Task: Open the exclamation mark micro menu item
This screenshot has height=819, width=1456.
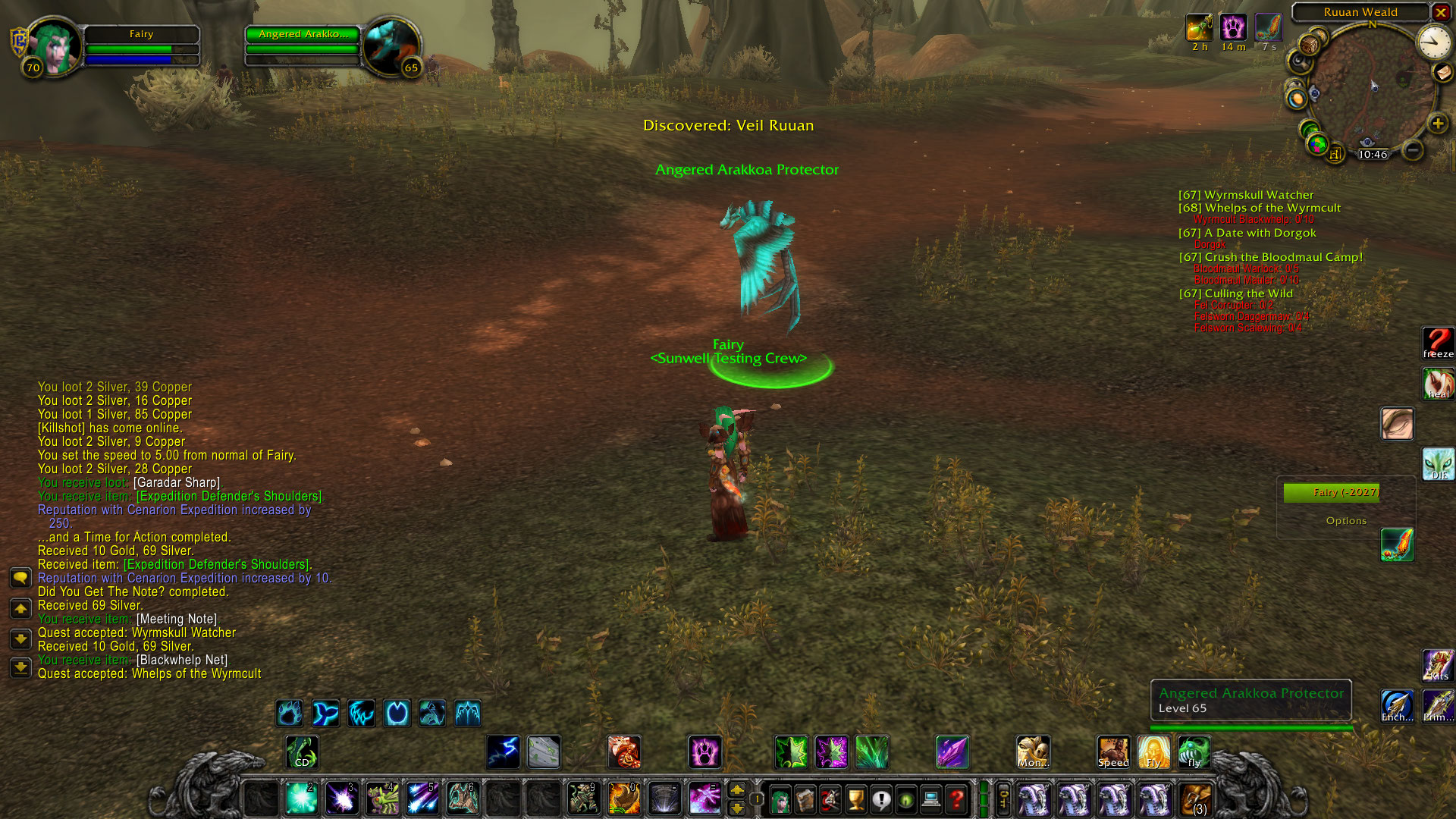Action: pyautogui.click(x=882, y=799)
